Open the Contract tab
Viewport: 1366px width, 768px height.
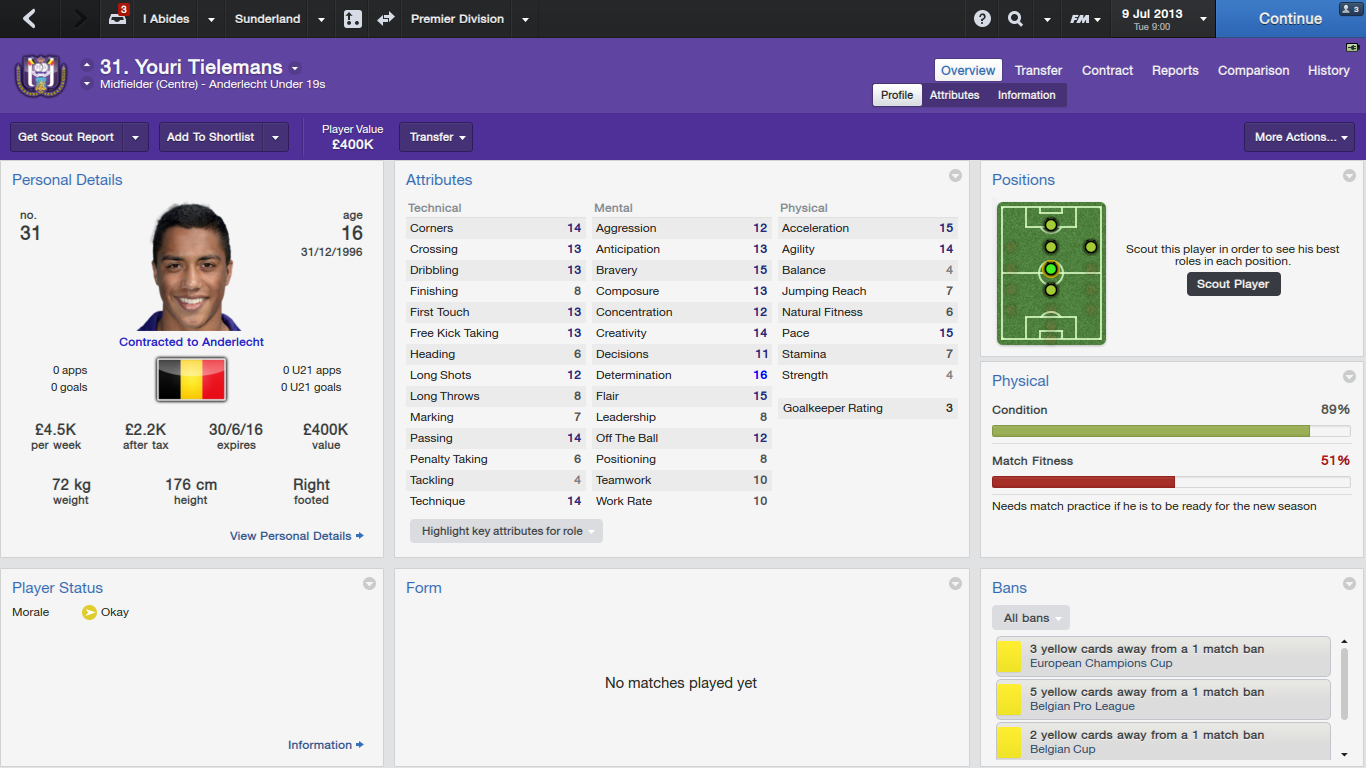[1107, 70]
